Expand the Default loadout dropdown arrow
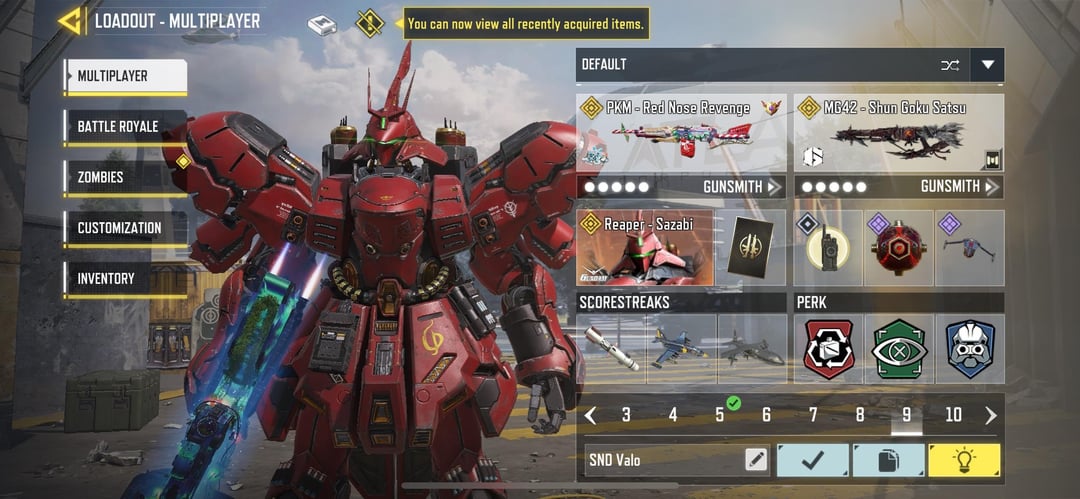 pyautogui.click(x=988, y=65)
